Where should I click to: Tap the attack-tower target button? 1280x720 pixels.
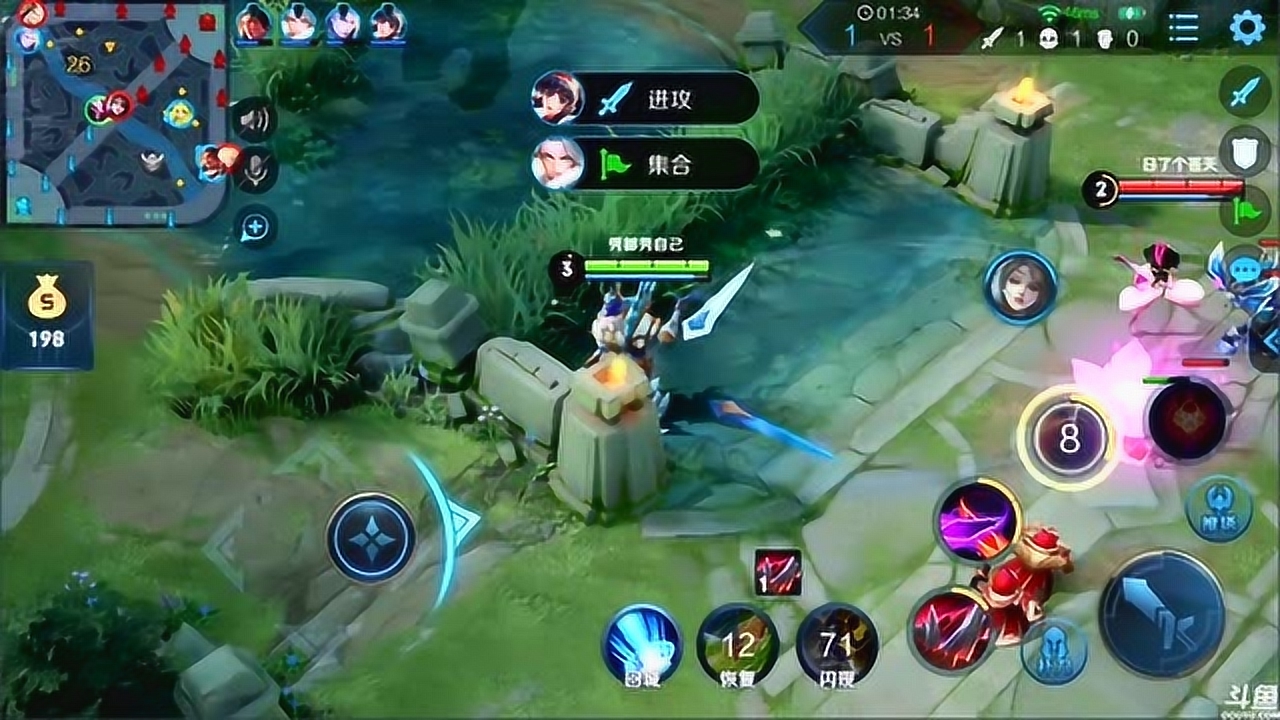click(x=1218, y=508)
